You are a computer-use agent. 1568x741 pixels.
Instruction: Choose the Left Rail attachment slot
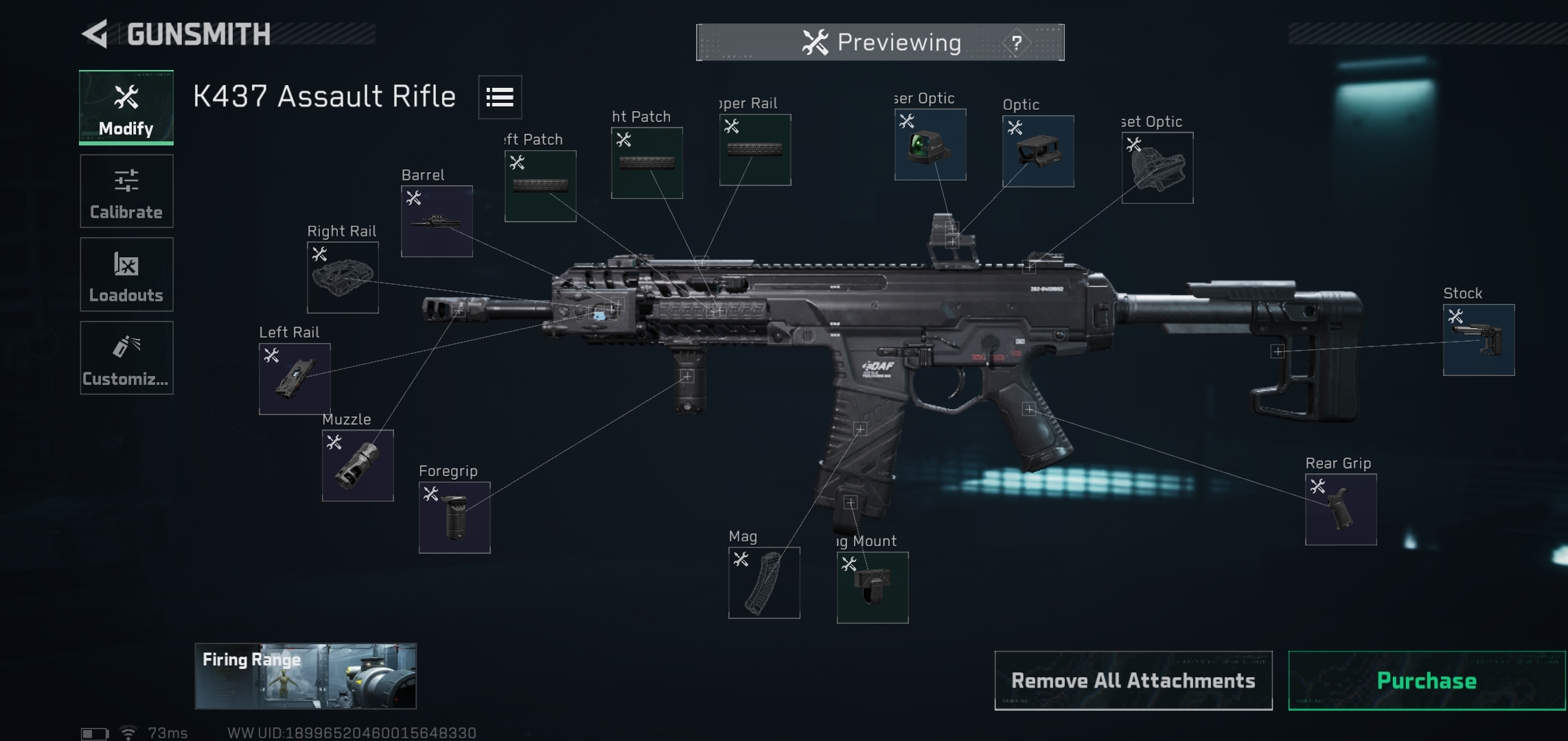coord(295,379)
